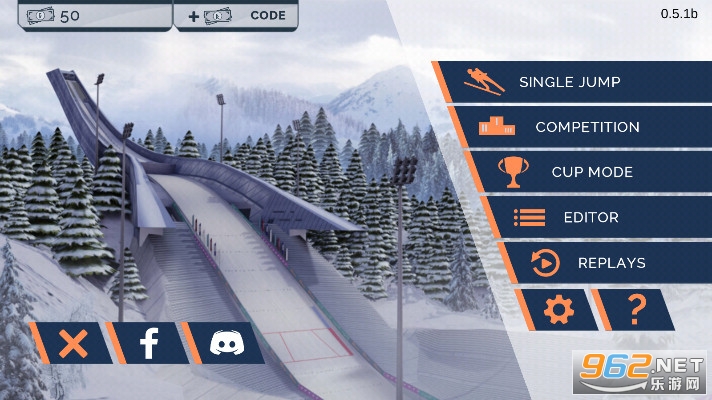712x400 pixels.
Task: Exit the game with the X button
Action: click(72, 344)
